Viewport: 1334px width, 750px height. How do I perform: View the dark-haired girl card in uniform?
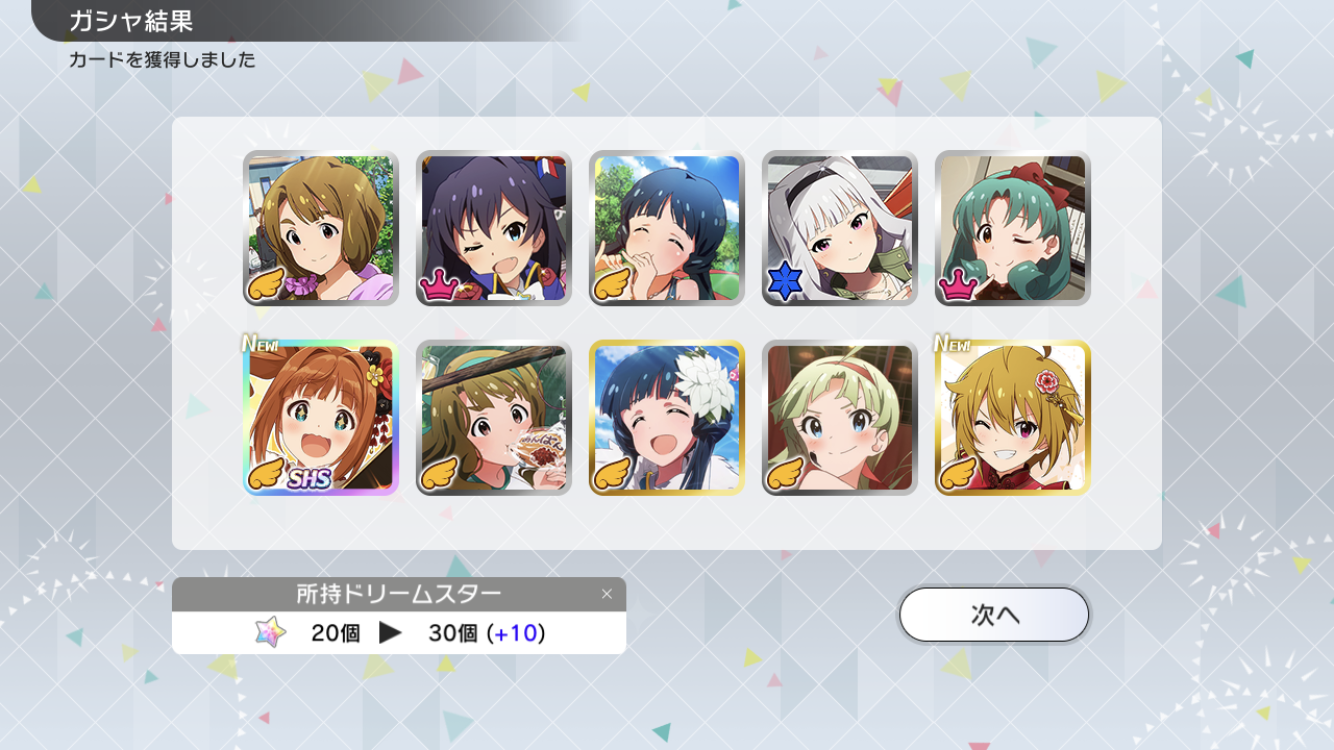click(x=493, y=228)
